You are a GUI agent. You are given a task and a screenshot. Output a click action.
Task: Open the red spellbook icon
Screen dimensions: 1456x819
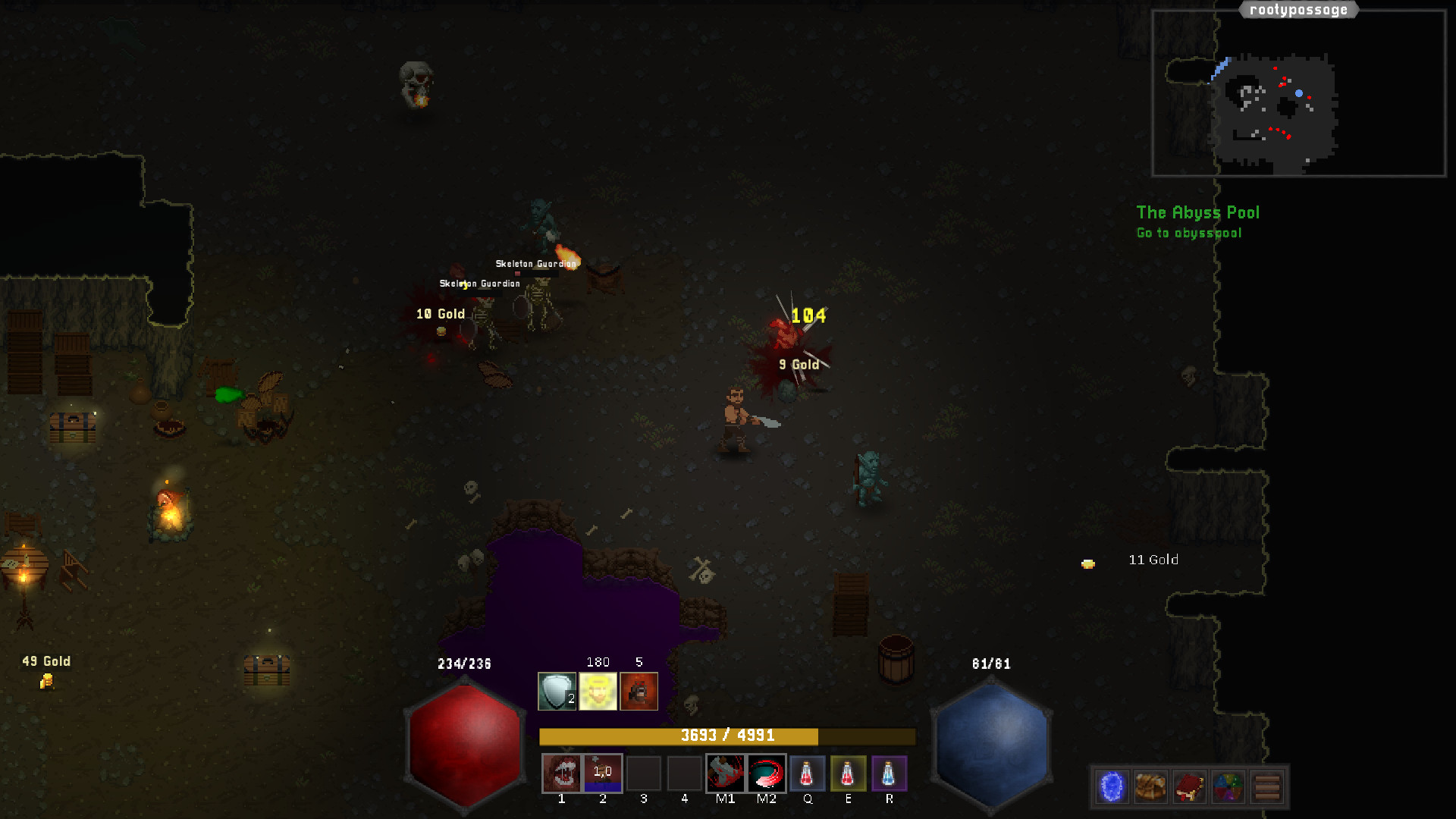(1188, 786)
